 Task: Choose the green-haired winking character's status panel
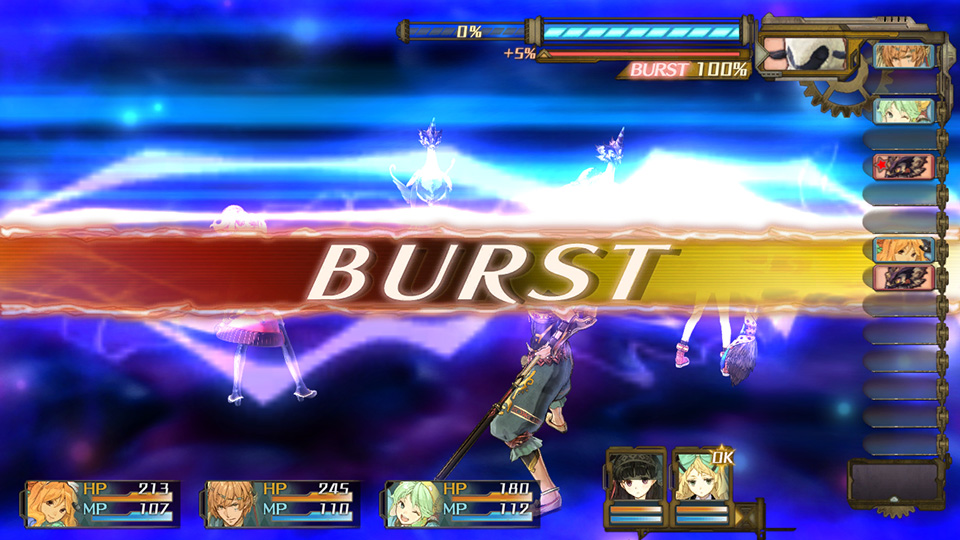[463, 501]
